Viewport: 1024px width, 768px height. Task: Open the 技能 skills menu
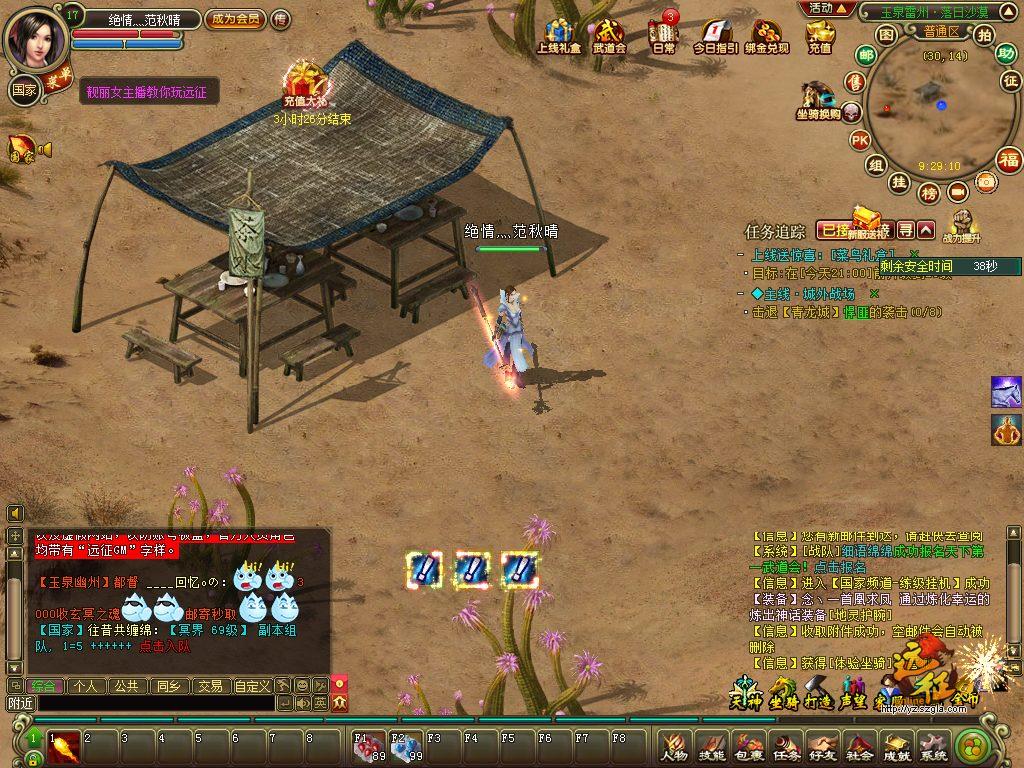(712, 745)
